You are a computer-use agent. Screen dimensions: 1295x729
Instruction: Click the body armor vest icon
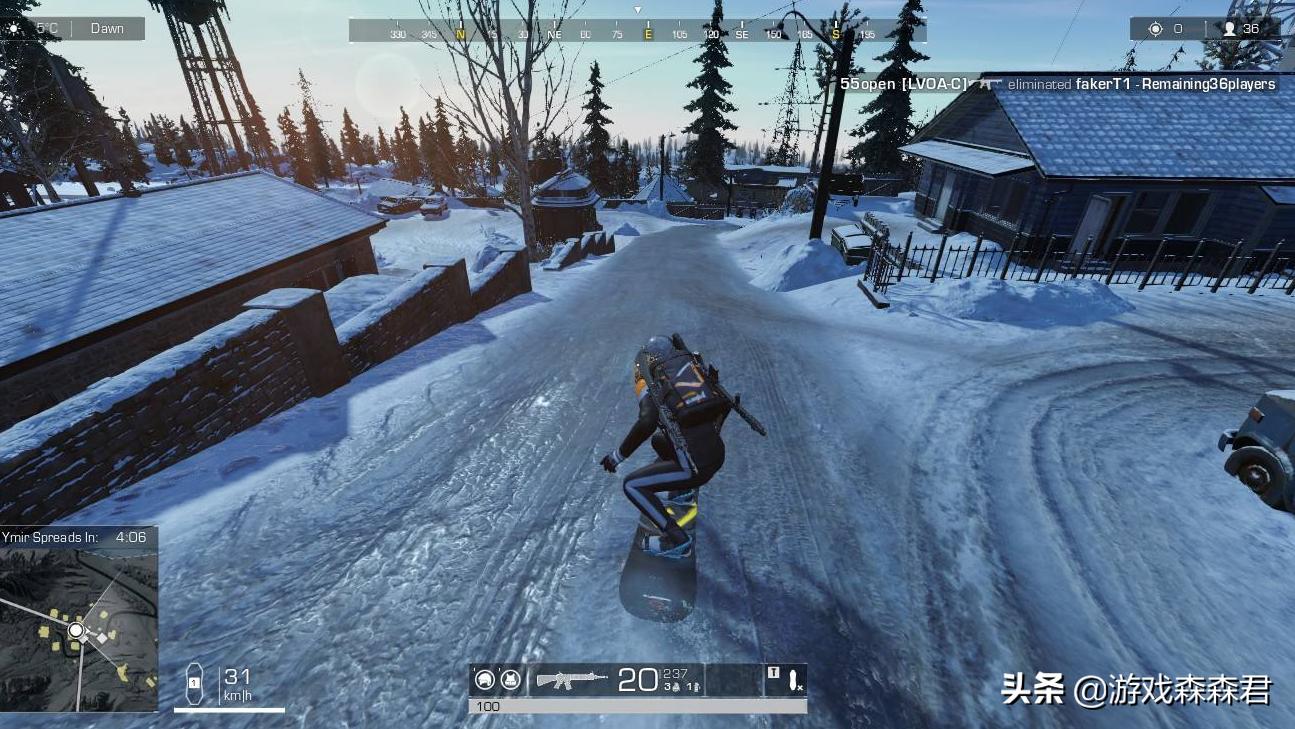click(510, 680)
